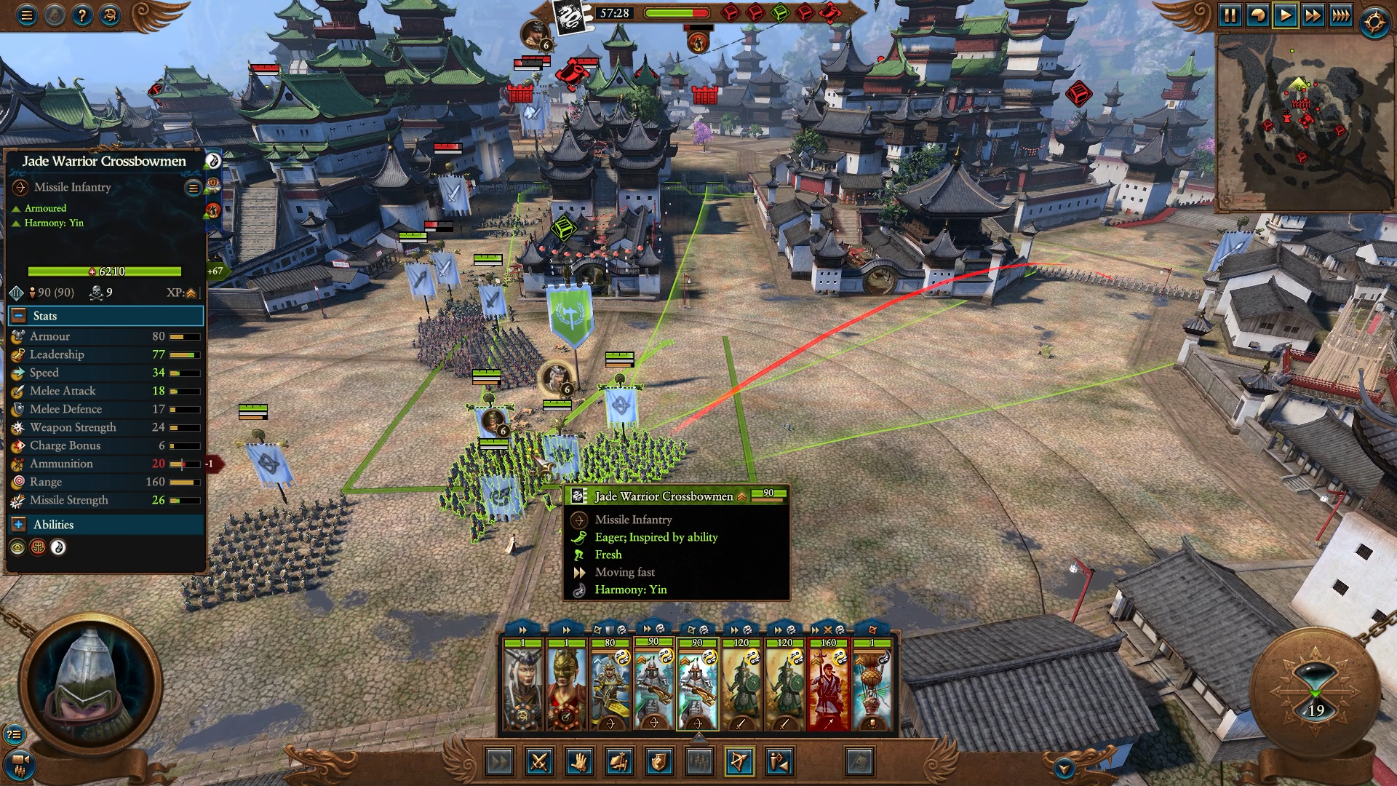Collapse the Stats section
Viewport: 1397px width, 786px height.
click(x=16, y=316)
